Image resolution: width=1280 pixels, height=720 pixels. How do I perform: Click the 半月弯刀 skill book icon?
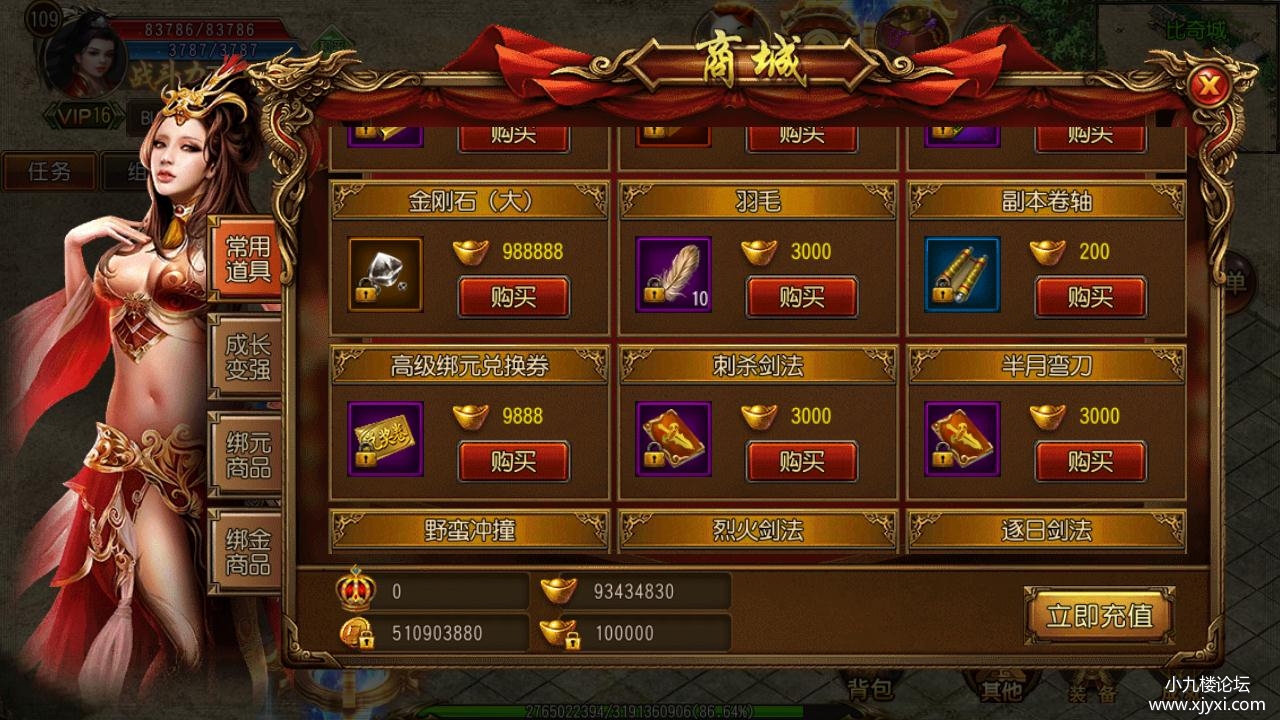tap(961, 436)
